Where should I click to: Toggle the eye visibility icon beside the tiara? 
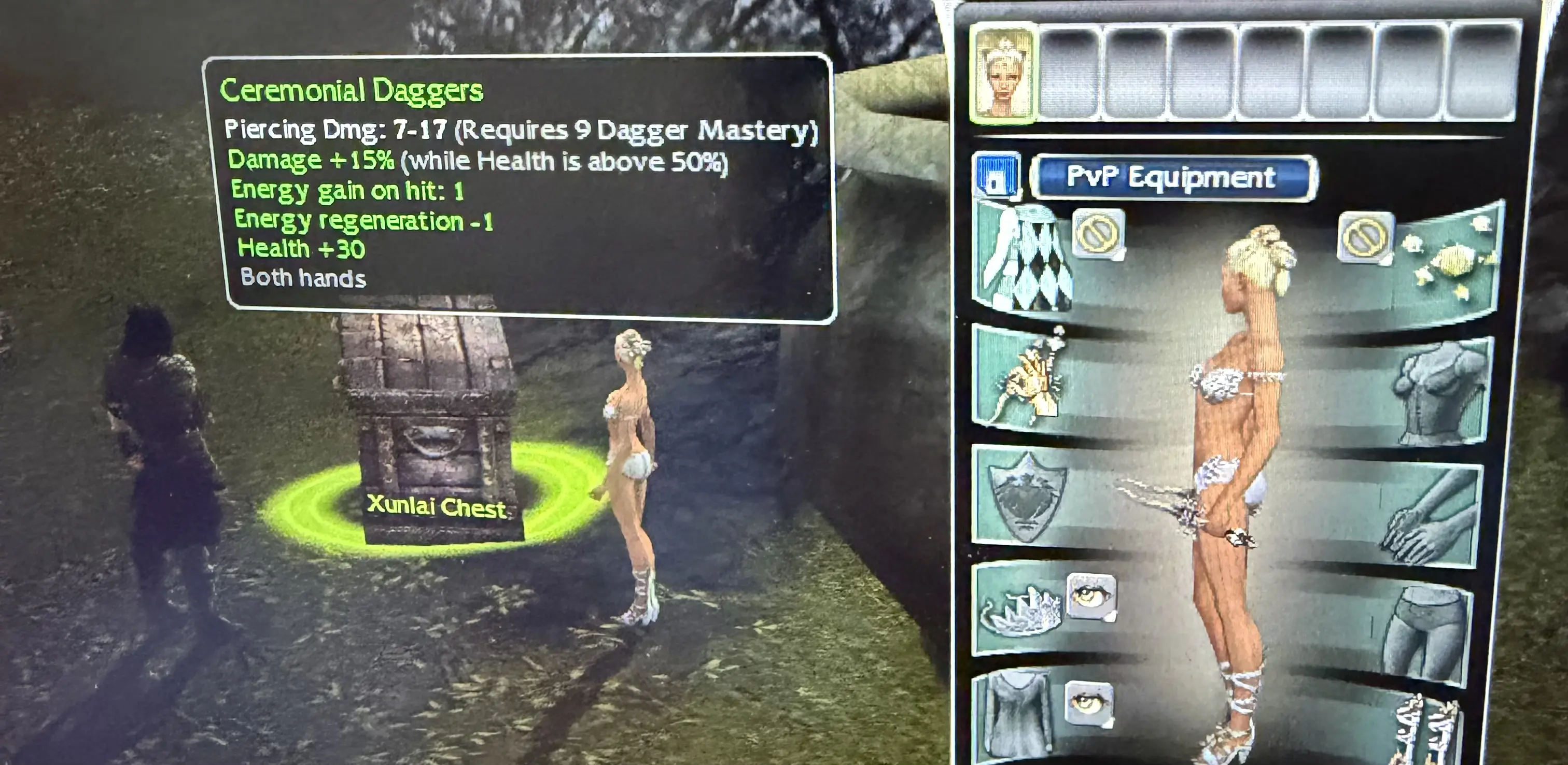1091,597
